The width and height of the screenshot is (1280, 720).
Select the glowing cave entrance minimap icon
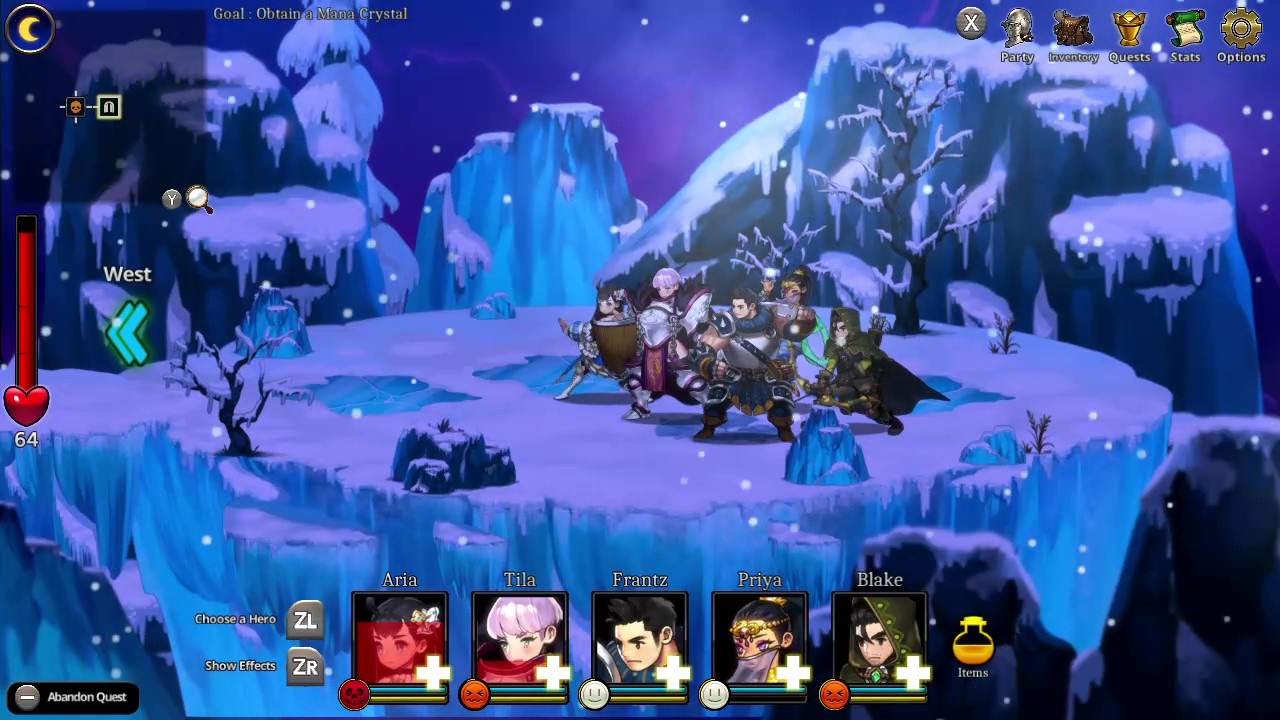click(x=108, y=107)
